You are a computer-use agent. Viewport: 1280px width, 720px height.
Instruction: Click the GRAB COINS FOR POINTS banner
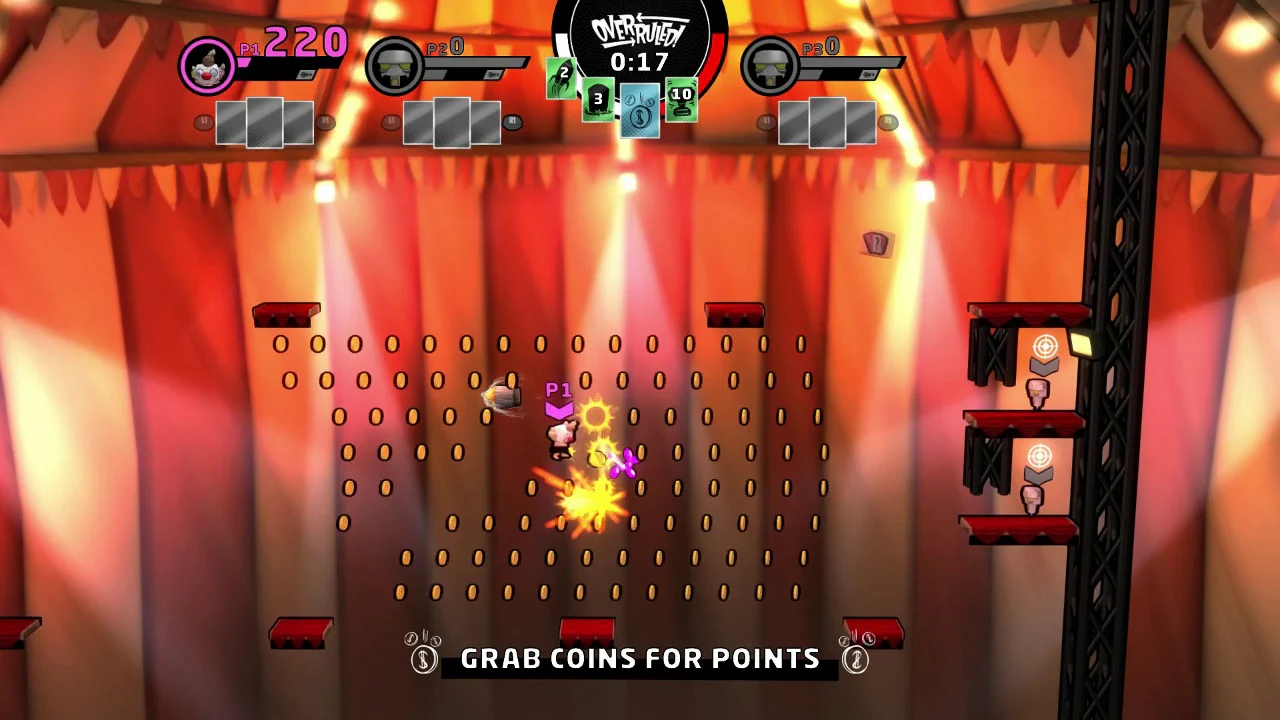(x=640, y=658)
